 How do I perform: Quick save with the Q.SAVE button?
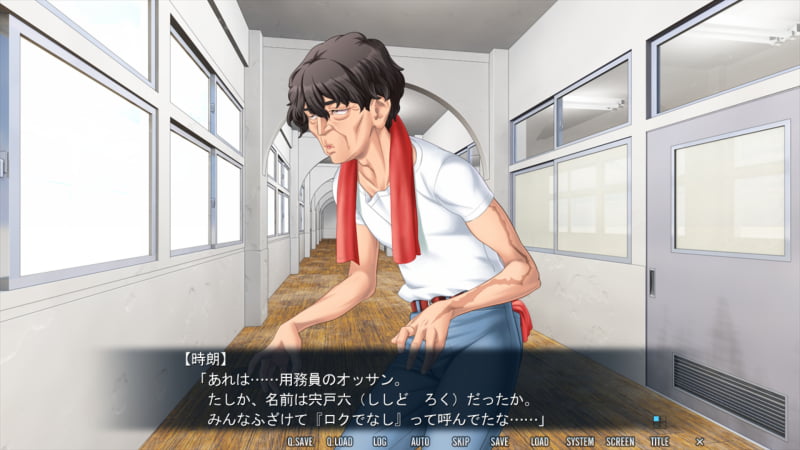tap(300, 441)
